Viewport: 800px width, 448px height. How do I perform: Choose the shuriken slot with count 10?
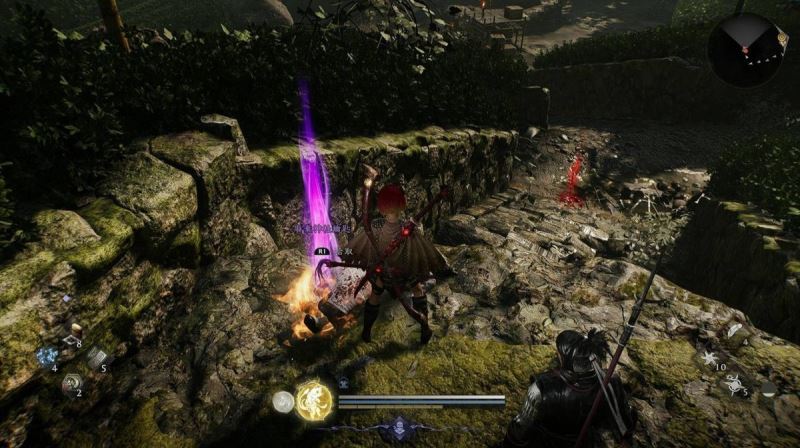coord(709,358)
